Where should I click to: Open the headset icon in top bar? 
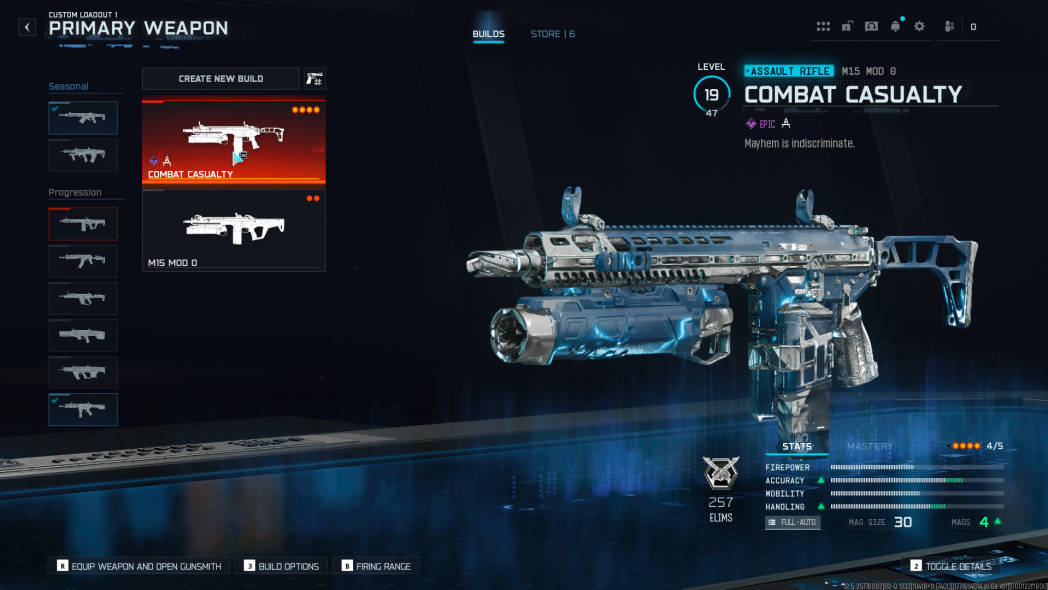(872, 27)
